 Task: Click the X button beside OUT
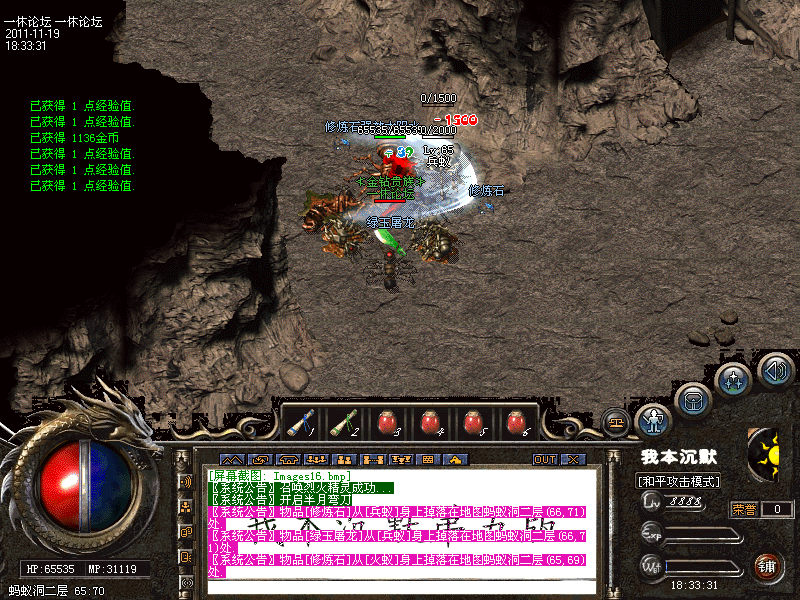[573, 459]
